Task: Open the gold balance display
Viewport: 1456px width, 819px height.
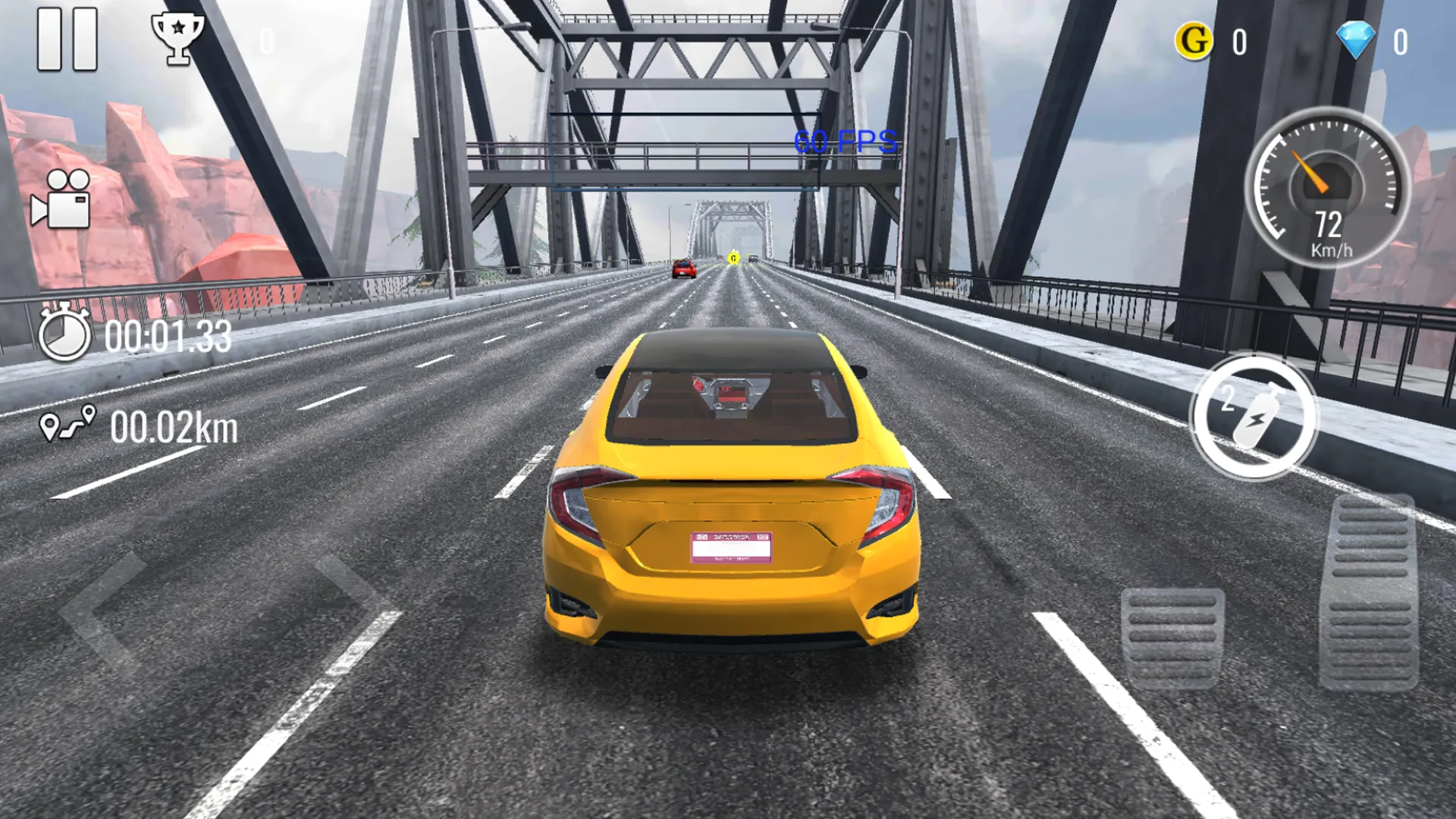Action: point(1238,42)
